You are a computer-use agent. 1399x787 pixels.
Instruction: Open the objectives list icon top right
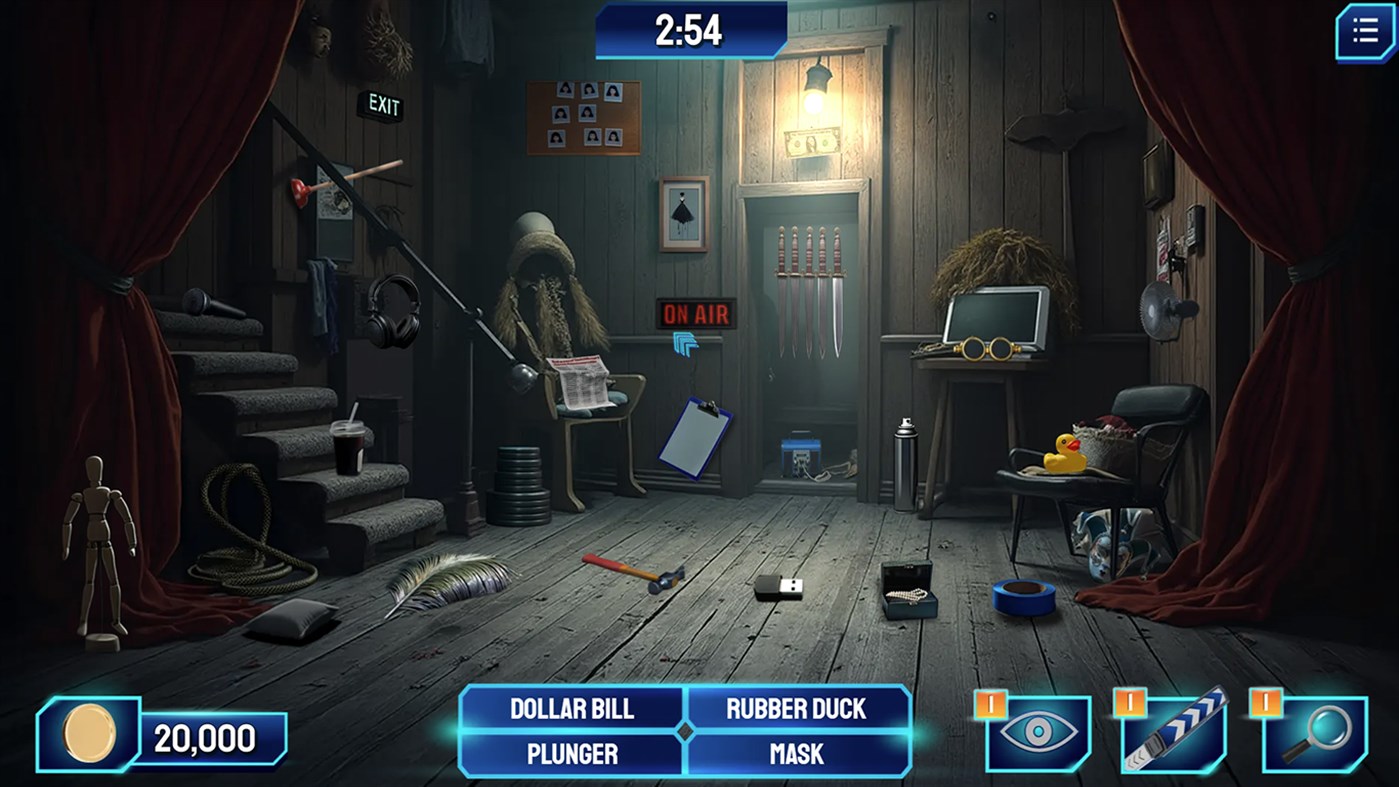tap(1364, 30)
